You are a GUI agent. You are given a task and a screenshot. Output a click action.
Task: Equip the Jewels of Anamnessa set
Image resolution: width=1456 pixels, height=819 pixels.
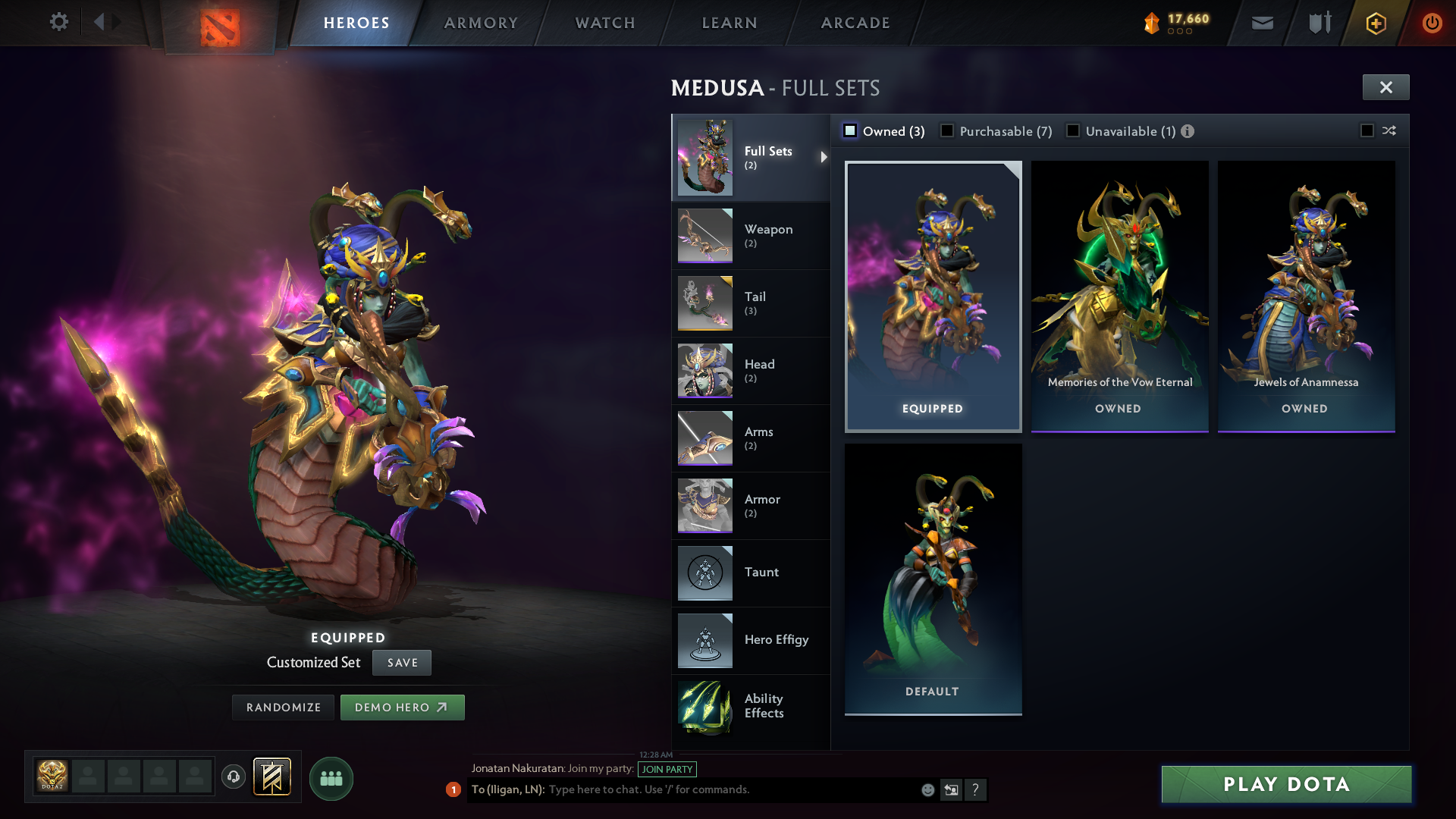point(1306,296)
